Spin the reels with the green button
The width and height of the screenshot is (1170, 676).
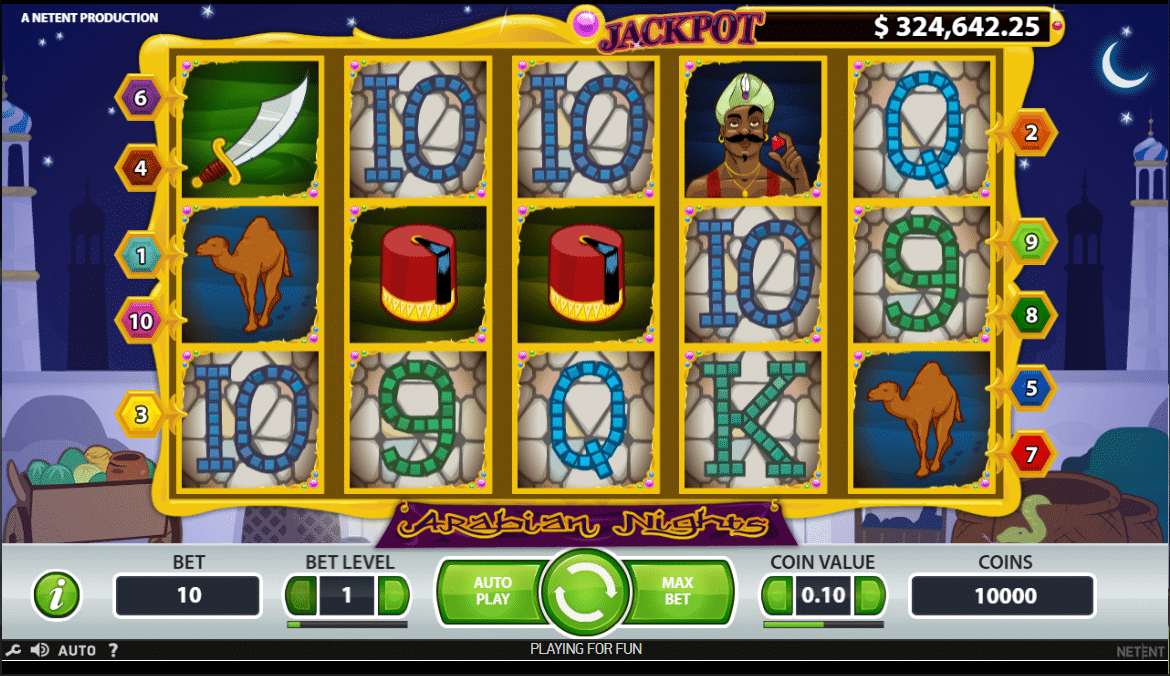pos(585,596)
